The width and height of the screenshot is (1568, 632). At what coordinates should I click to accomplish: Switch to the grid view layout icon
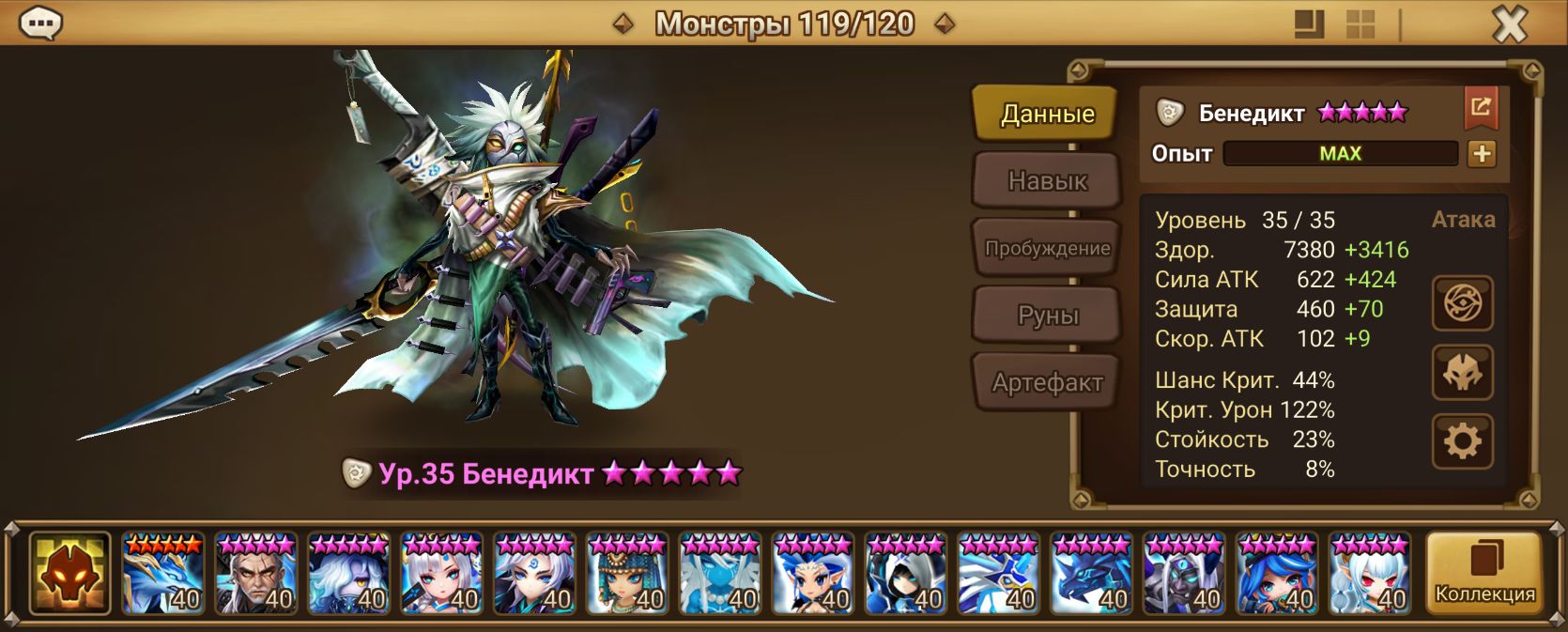(1360, 24)
